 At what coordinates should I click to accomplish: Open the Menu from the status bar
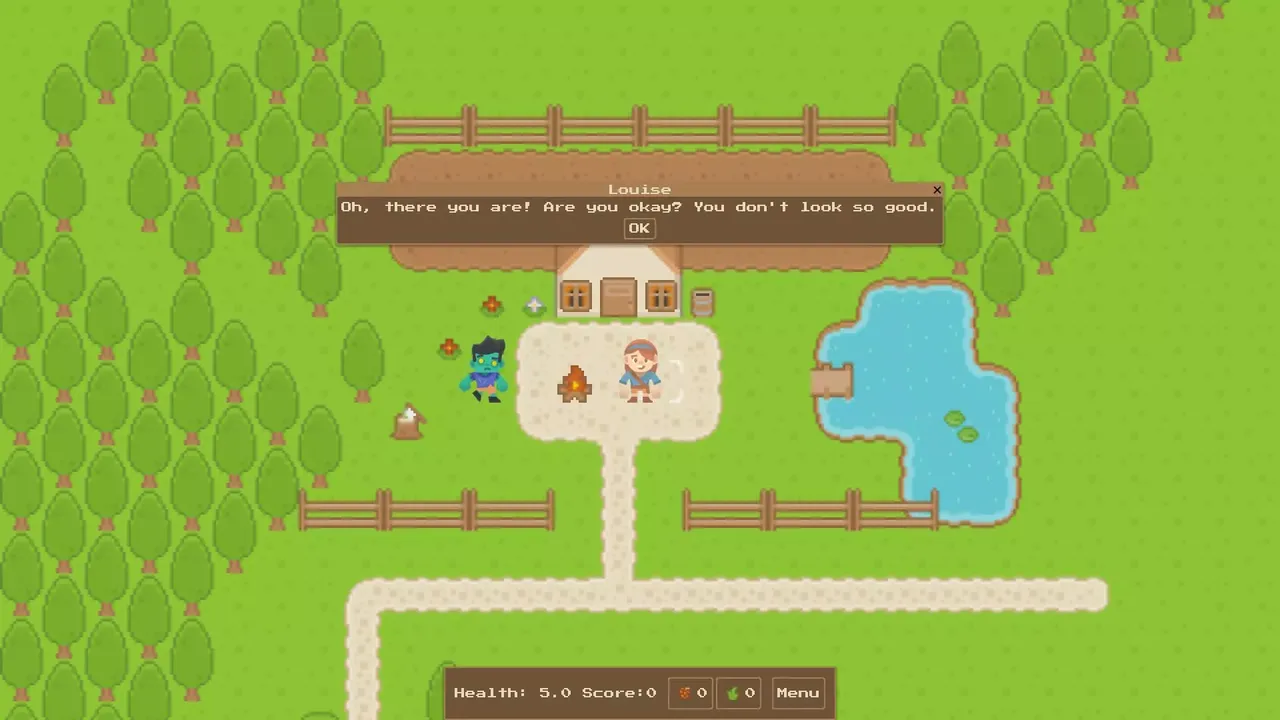point(797,692)
